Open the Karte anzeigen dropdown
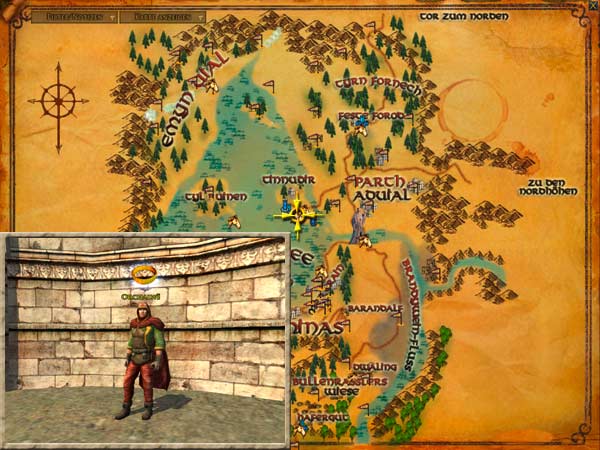 pyautogui.click(x=168, y=17)
